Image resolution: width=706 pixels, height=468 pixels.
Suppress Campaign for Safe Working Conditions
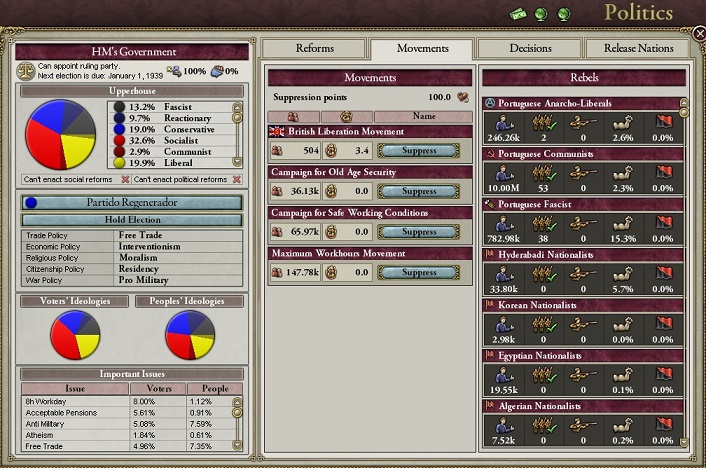[x=417, y=232]
